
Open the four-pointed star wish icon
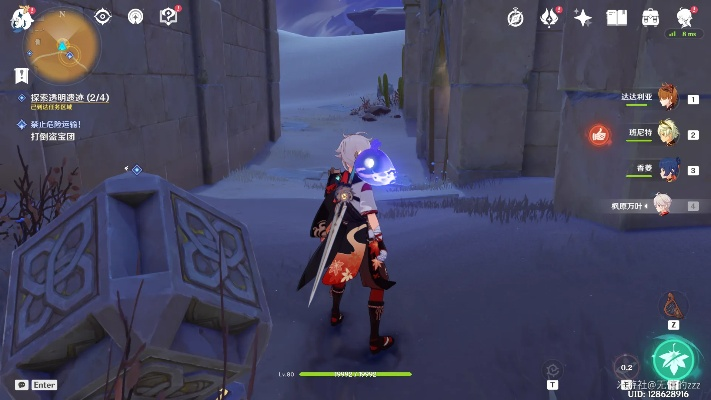(583, 17)
